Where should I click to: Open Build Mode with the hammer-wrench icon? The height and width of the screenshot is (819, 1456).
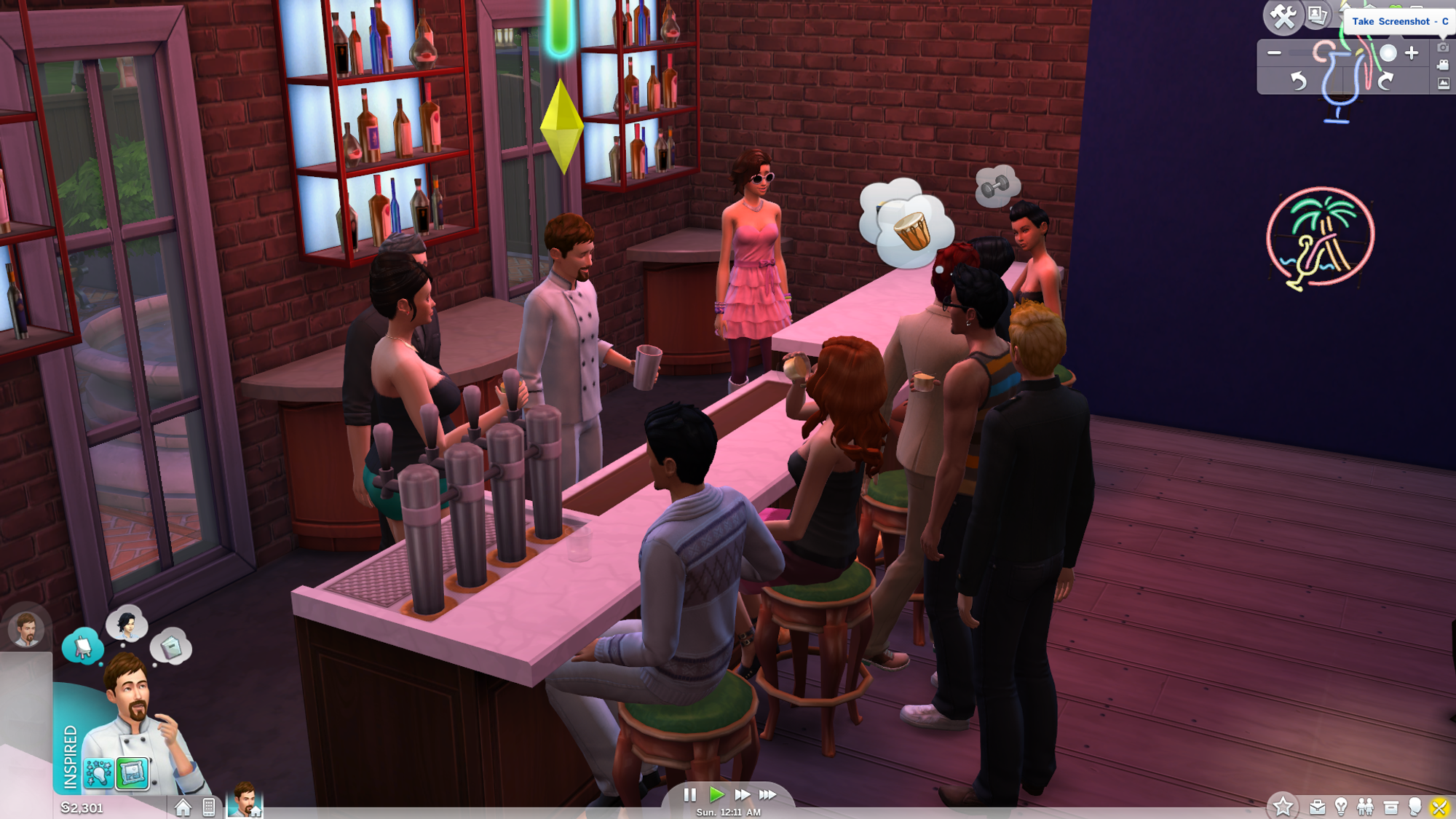pos(1283,16)
